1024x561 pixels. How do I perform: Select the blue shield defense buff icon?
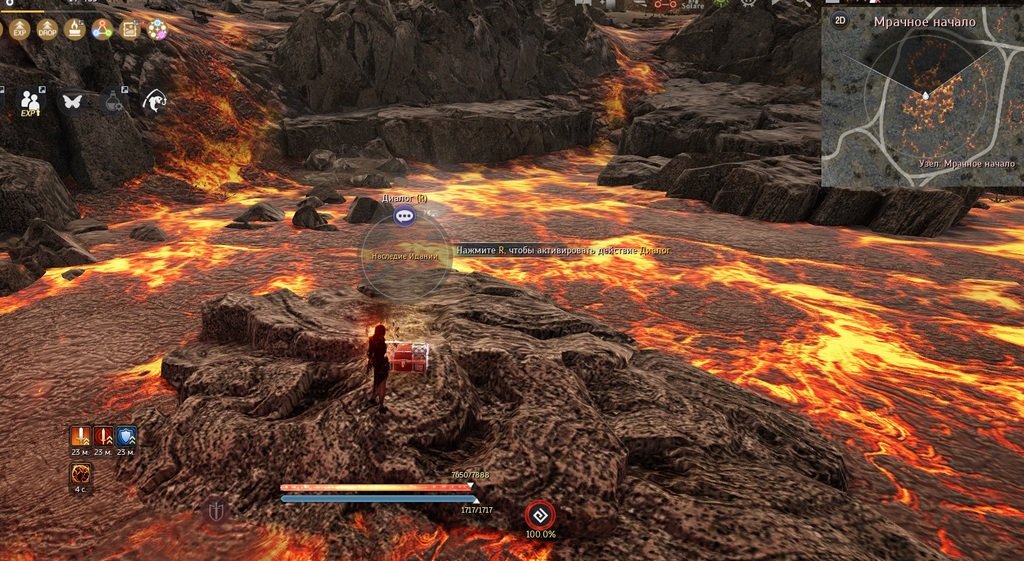coord(126,436)
